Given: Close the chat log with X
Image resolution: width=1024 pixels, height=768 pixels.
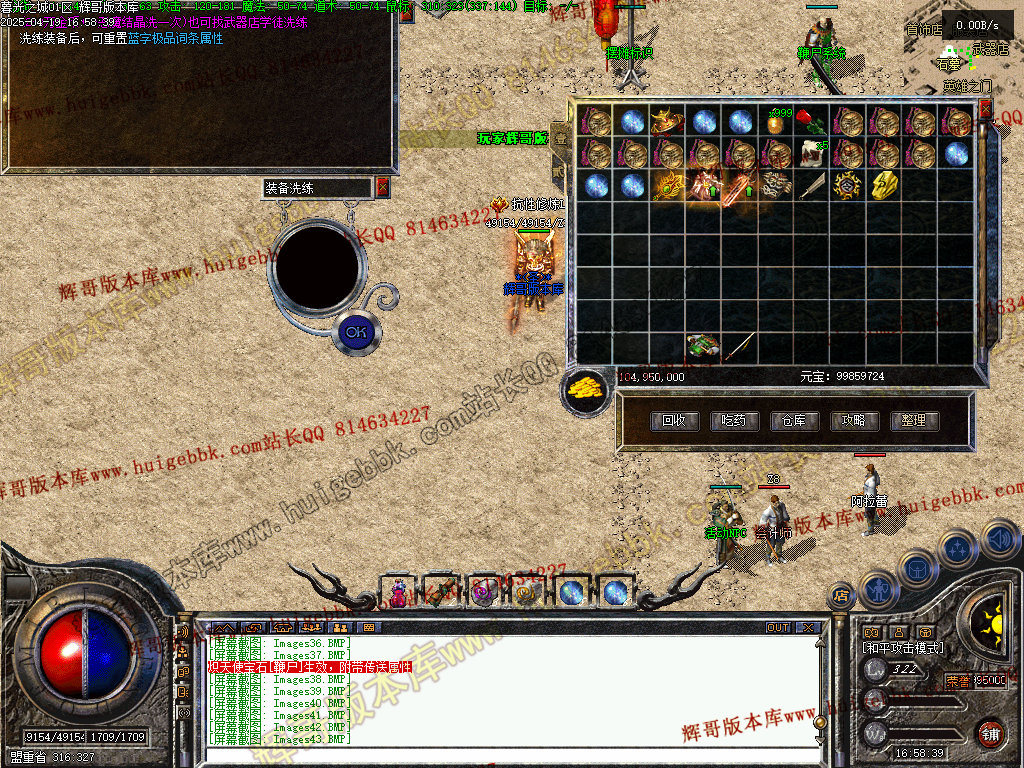Looking at the screenshot, I should click(x=808, y=628).
